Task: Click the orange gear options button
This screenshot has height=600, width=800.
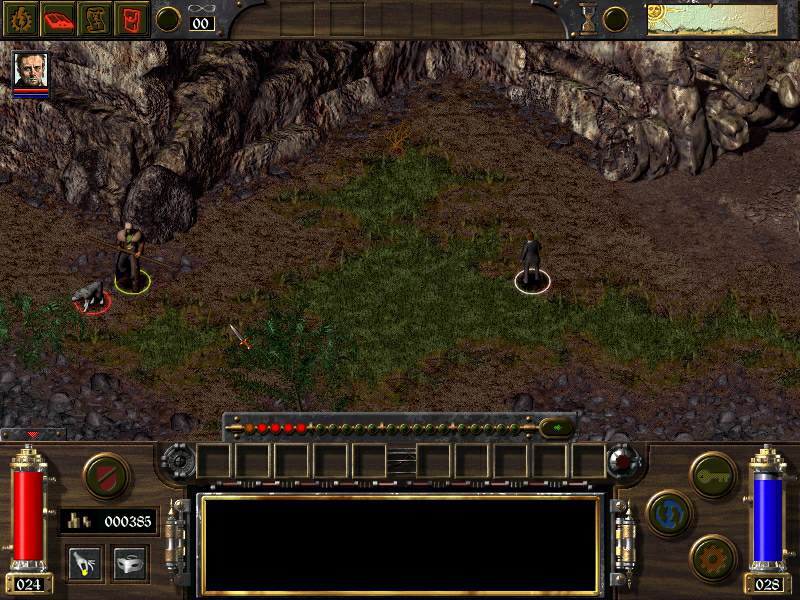Action: [710, 555]
